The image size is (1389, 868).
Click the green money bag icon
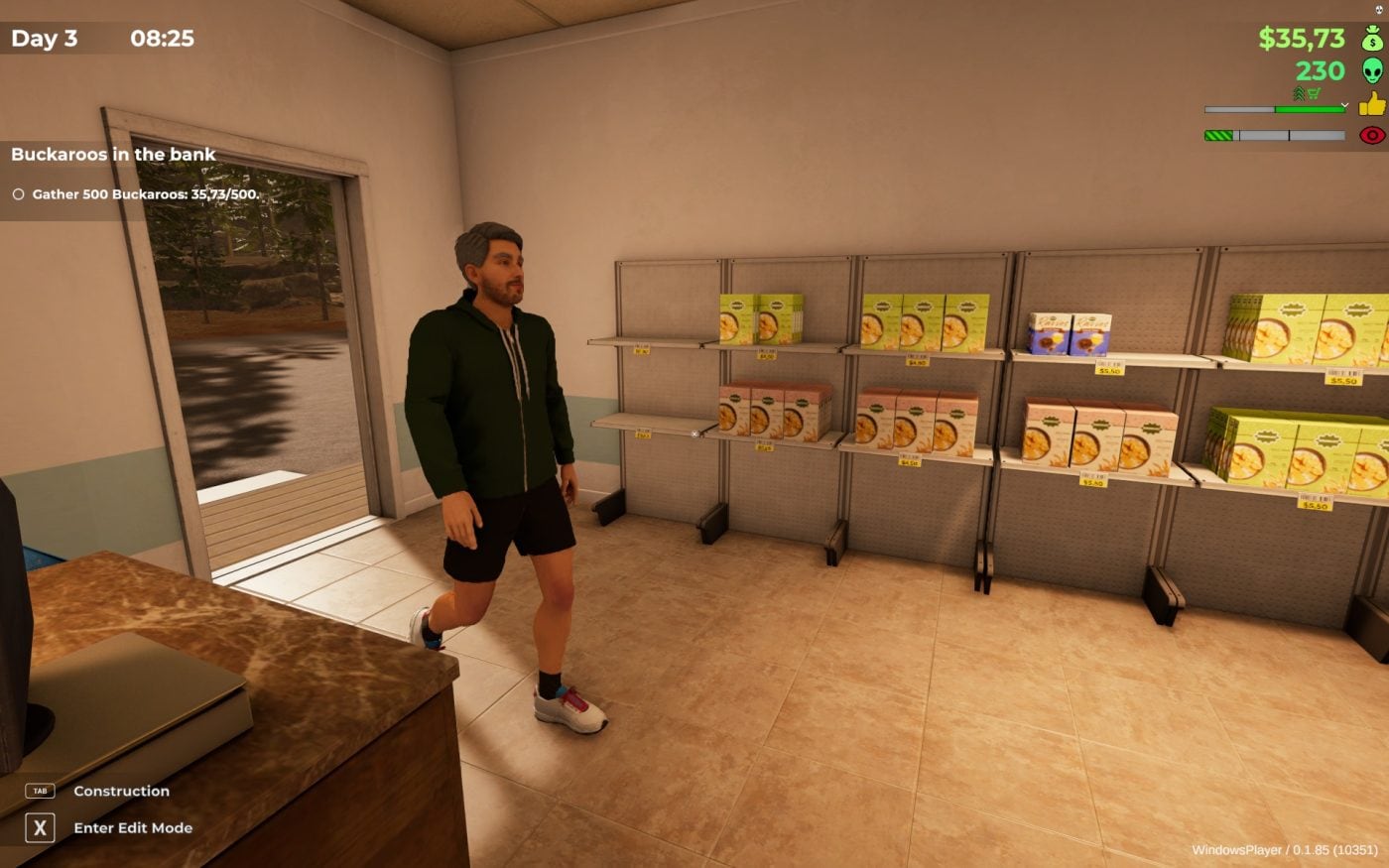tap(1372, 39)
